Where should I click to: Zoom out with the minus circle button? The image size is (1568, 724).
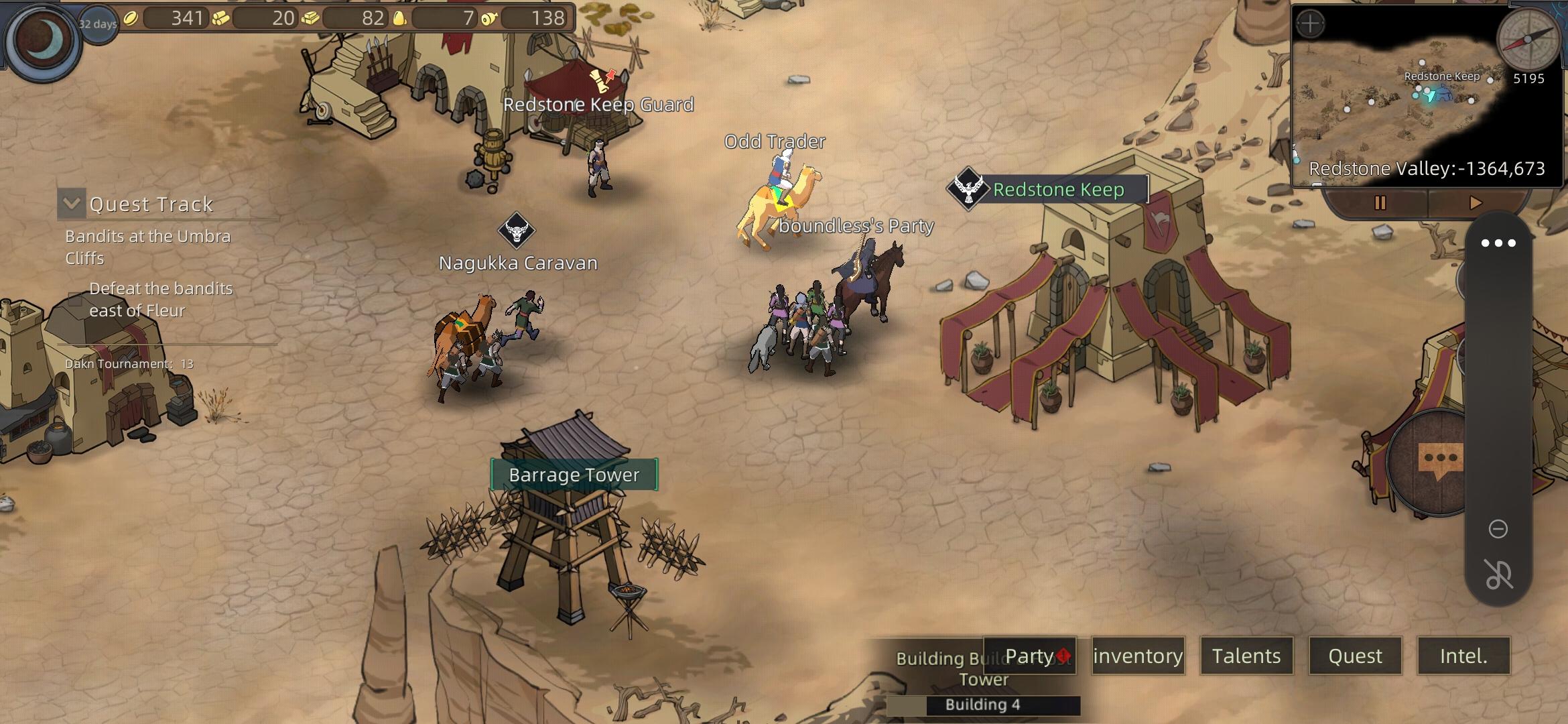tap(1498, 529)
